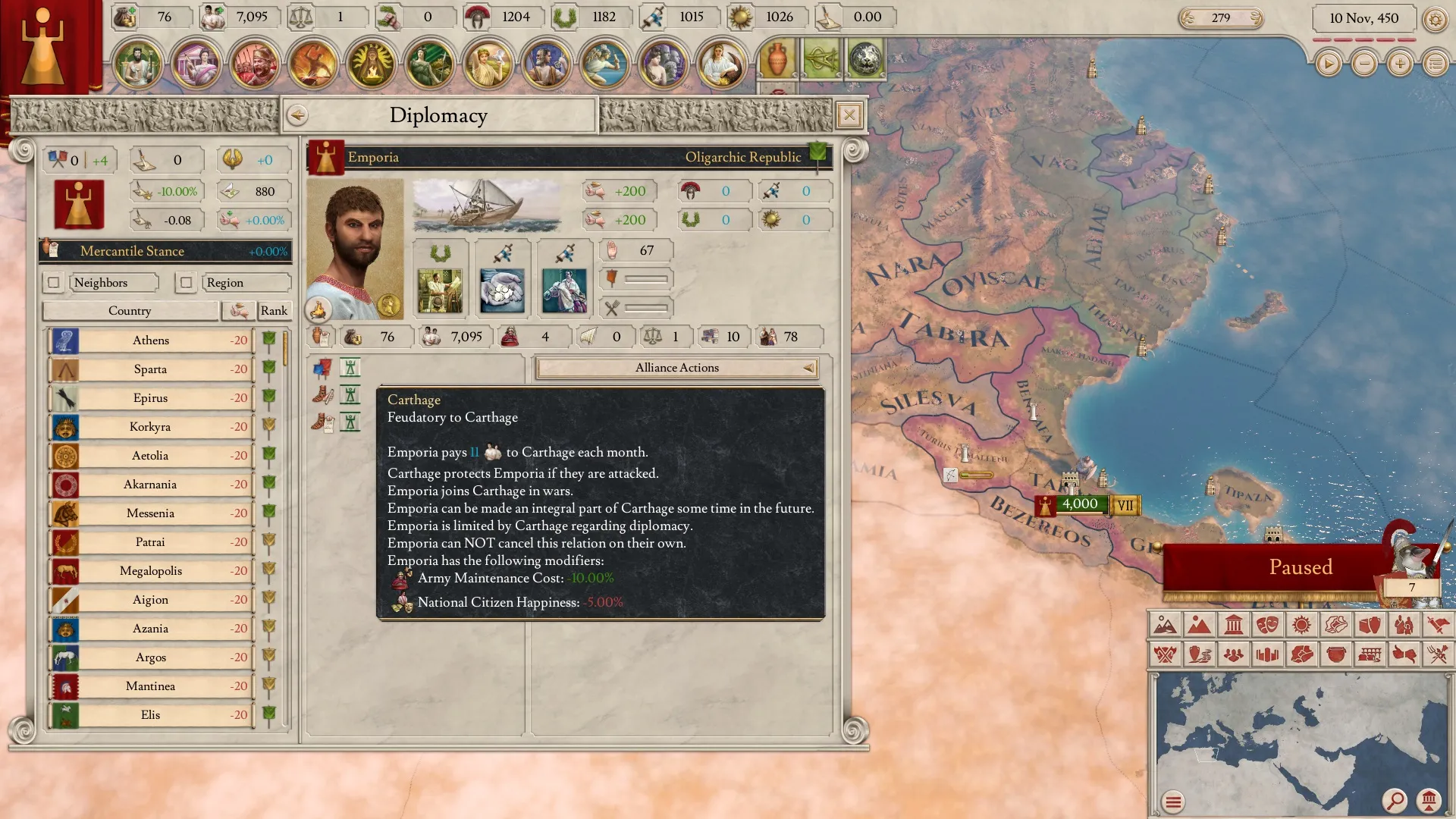Increase game speed with plus button
Viewport: 1456px width, 819px height.
[1400, 64]
